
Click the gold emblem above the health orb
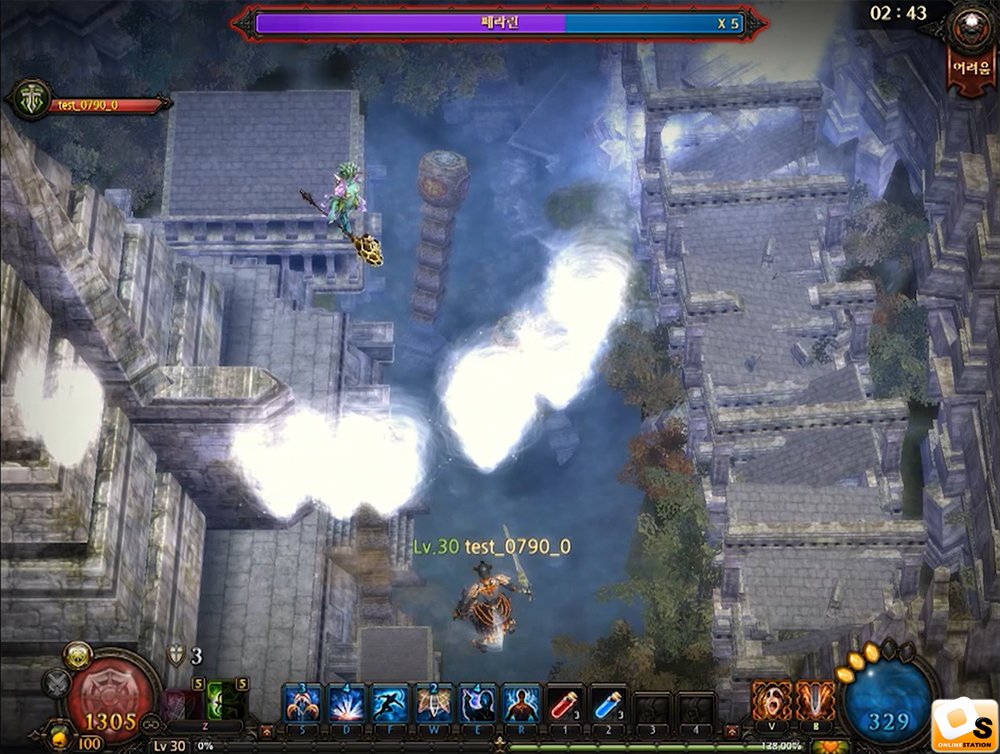[78, 655]
